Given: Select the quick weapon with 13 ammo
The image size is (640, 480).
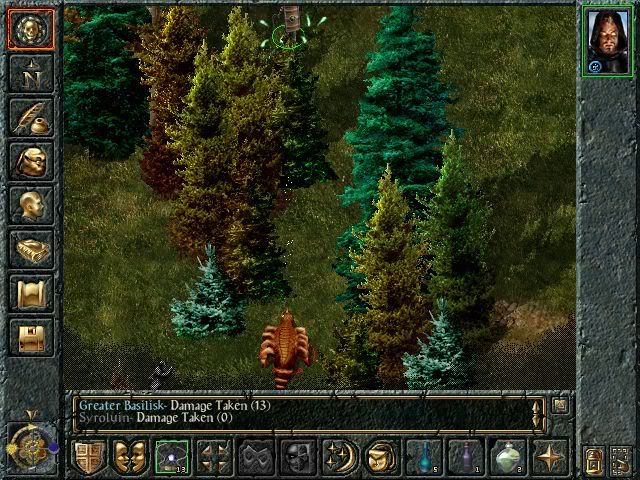Looking at the screenshot, I should tap(172, 456).
